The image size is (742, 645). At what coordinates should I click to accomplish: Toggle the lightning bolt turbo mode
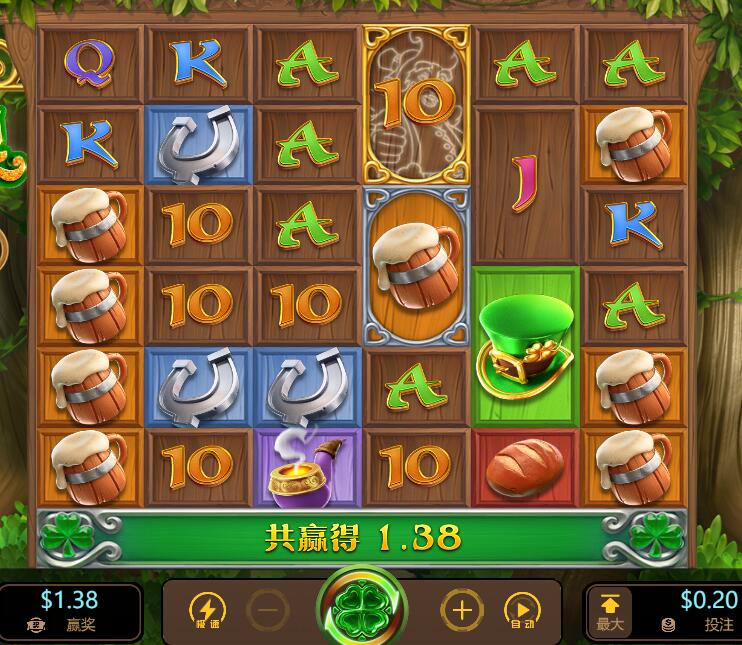pos(207,609)
